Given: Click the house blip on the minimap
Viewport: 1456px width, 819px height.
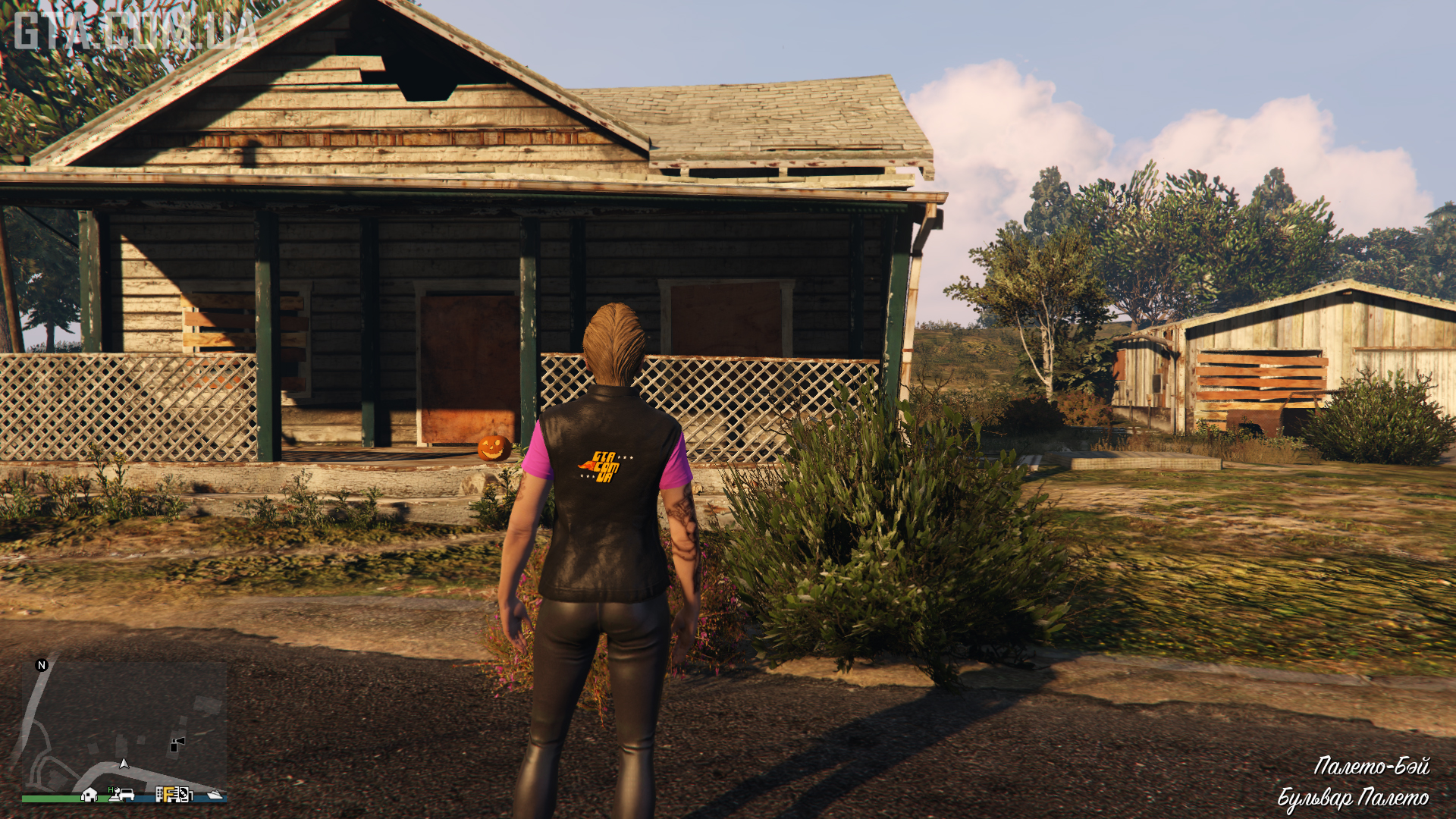Looking at the screenshot, I should pyautogui.click(x=89, y=794).
